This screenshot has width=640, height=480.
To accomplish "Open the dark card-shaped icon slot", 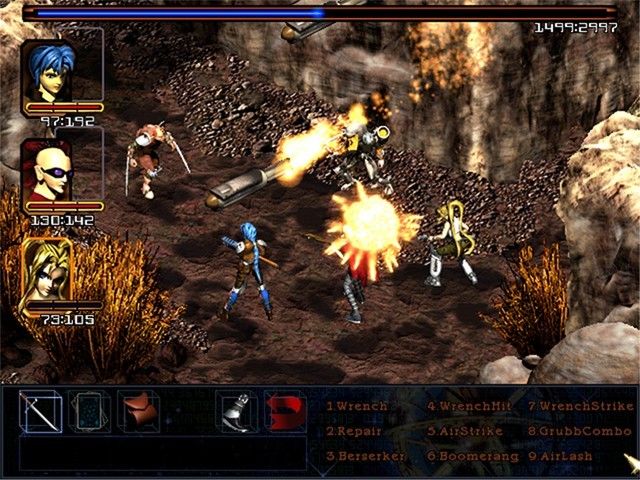I will coord(90,411).
